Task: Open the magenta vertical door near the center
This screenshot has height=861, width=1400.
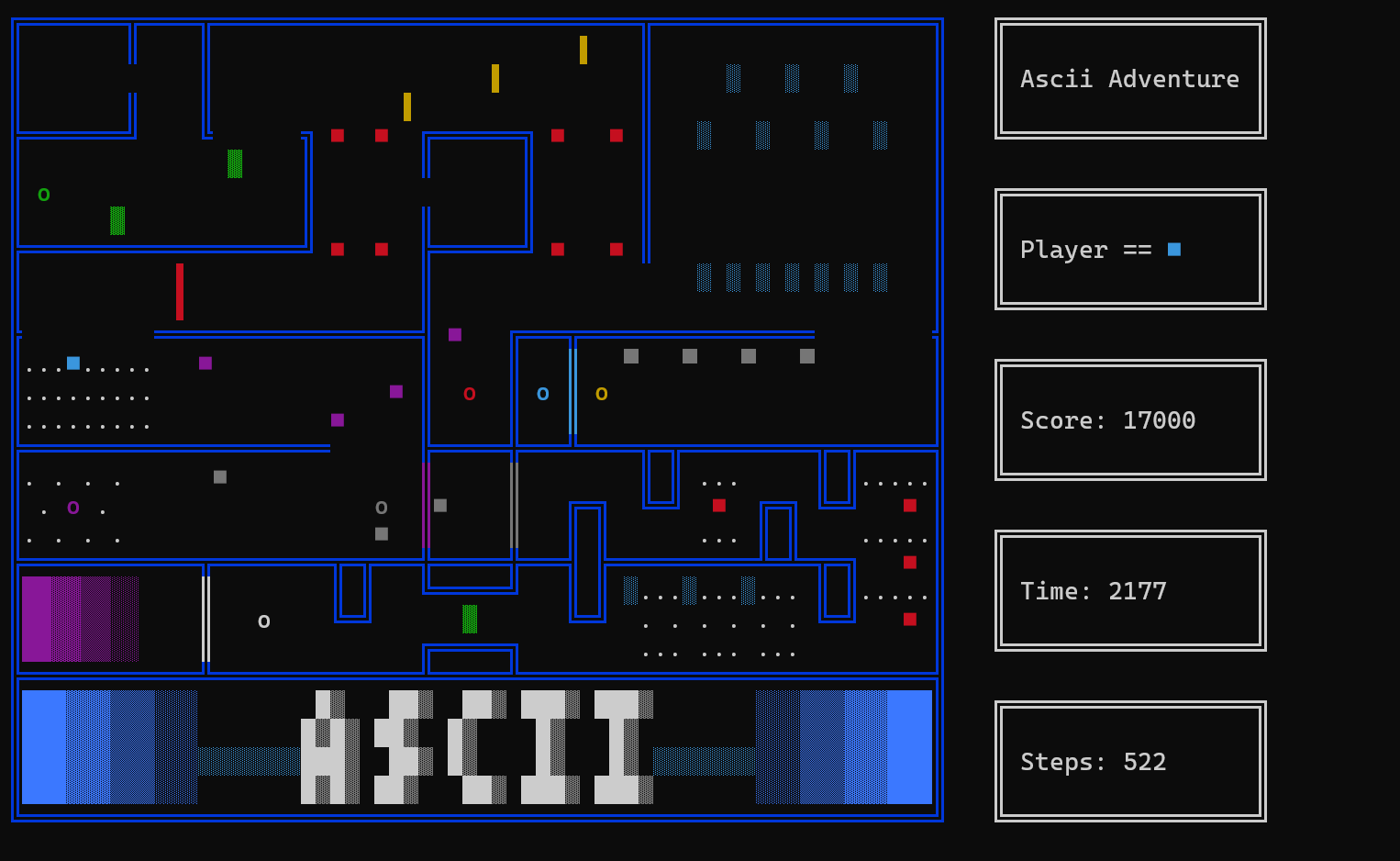Action: (425, 503)
